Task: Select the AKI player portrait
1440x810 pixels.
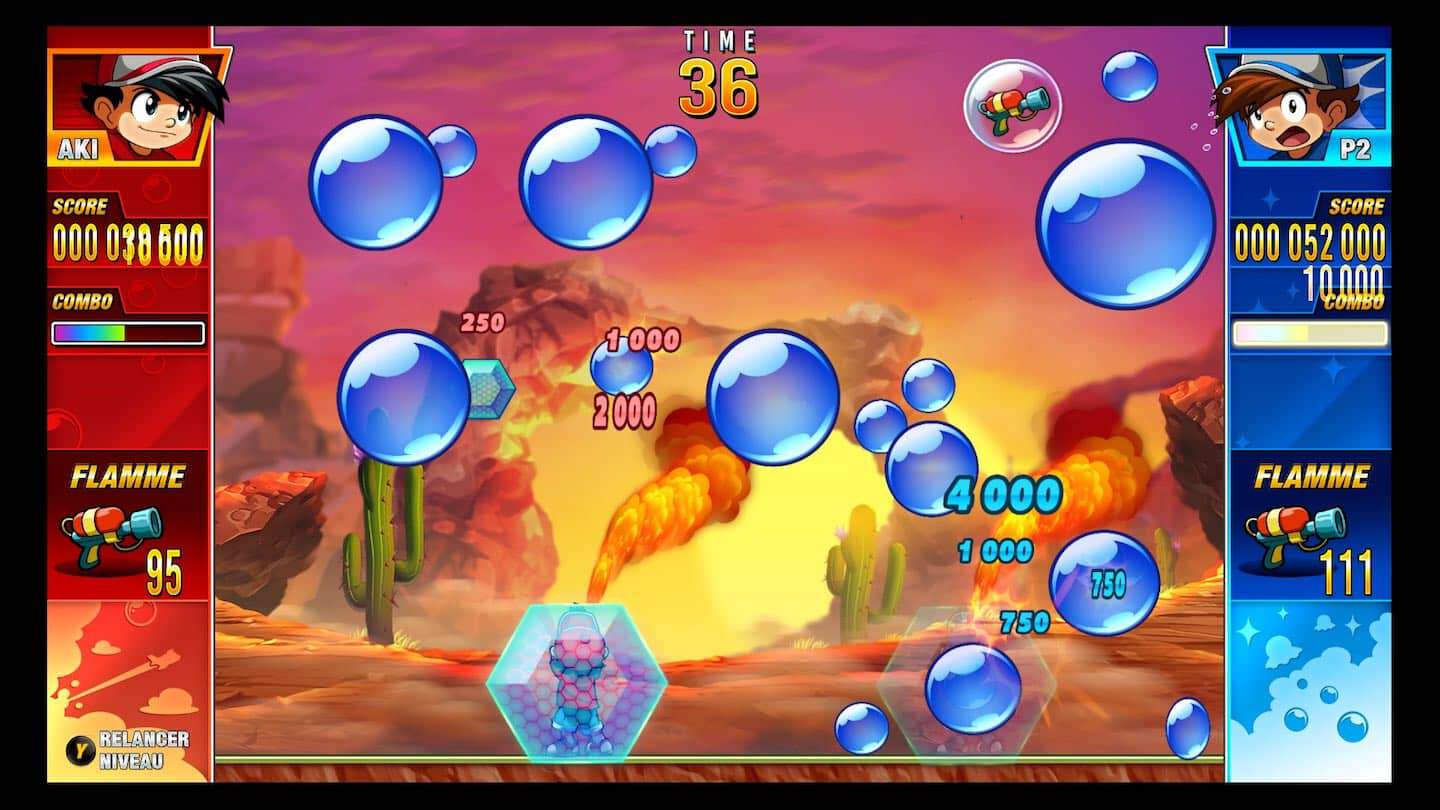Action: (140, 105)
